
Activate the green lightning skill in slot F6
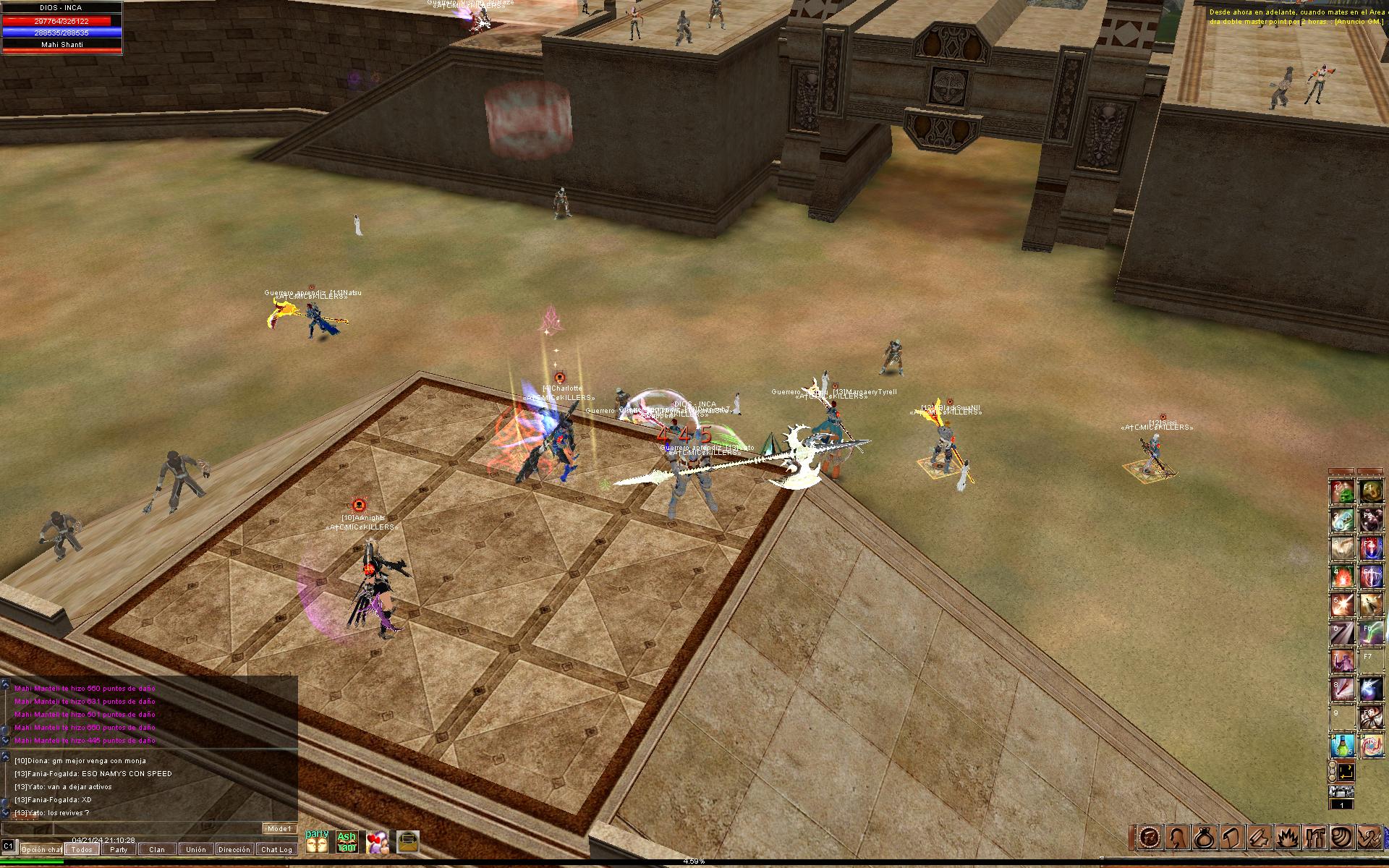[x=1370, y=633]
